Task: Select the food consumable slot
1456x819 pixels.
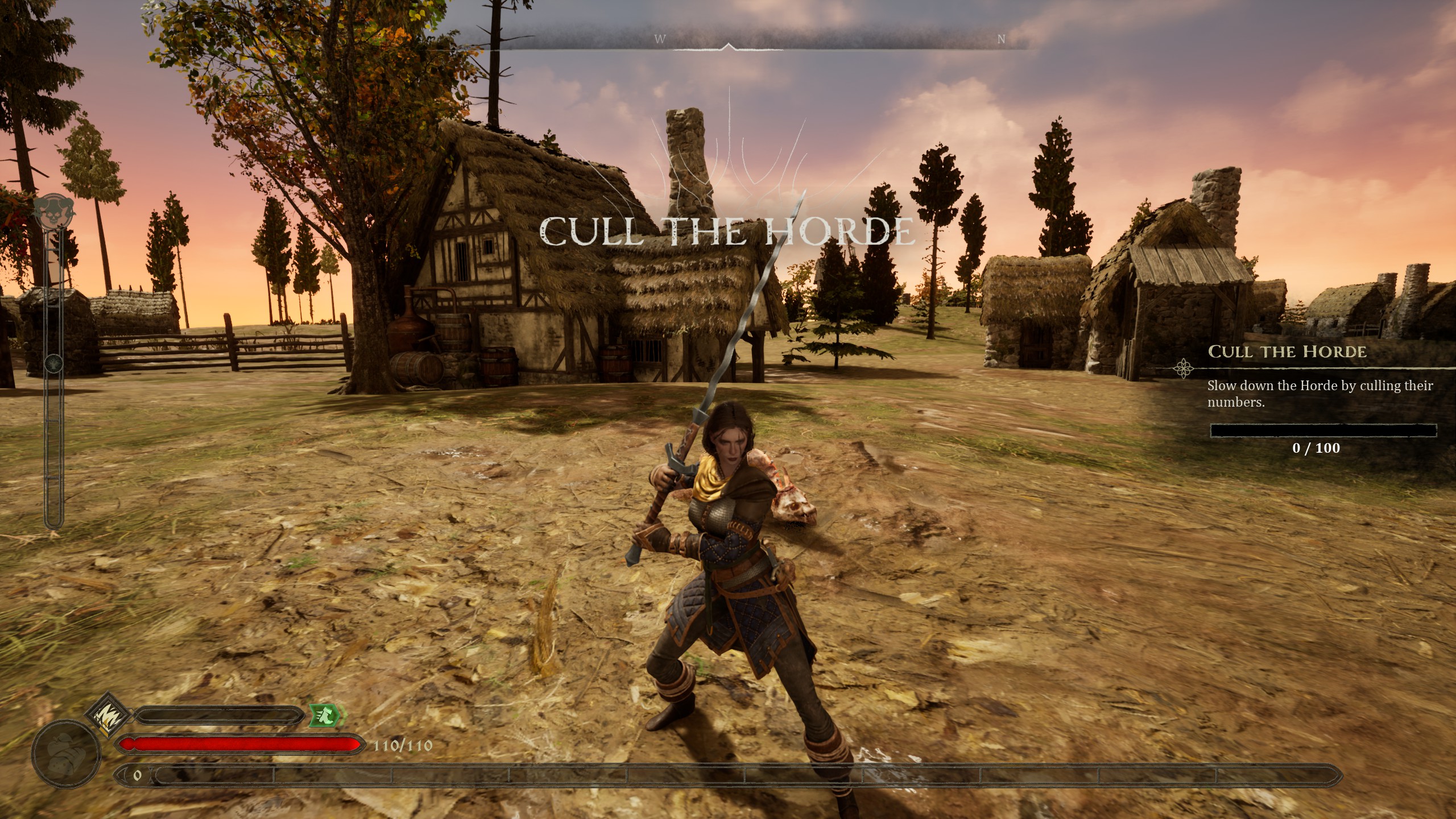Action: click(67, 754)
